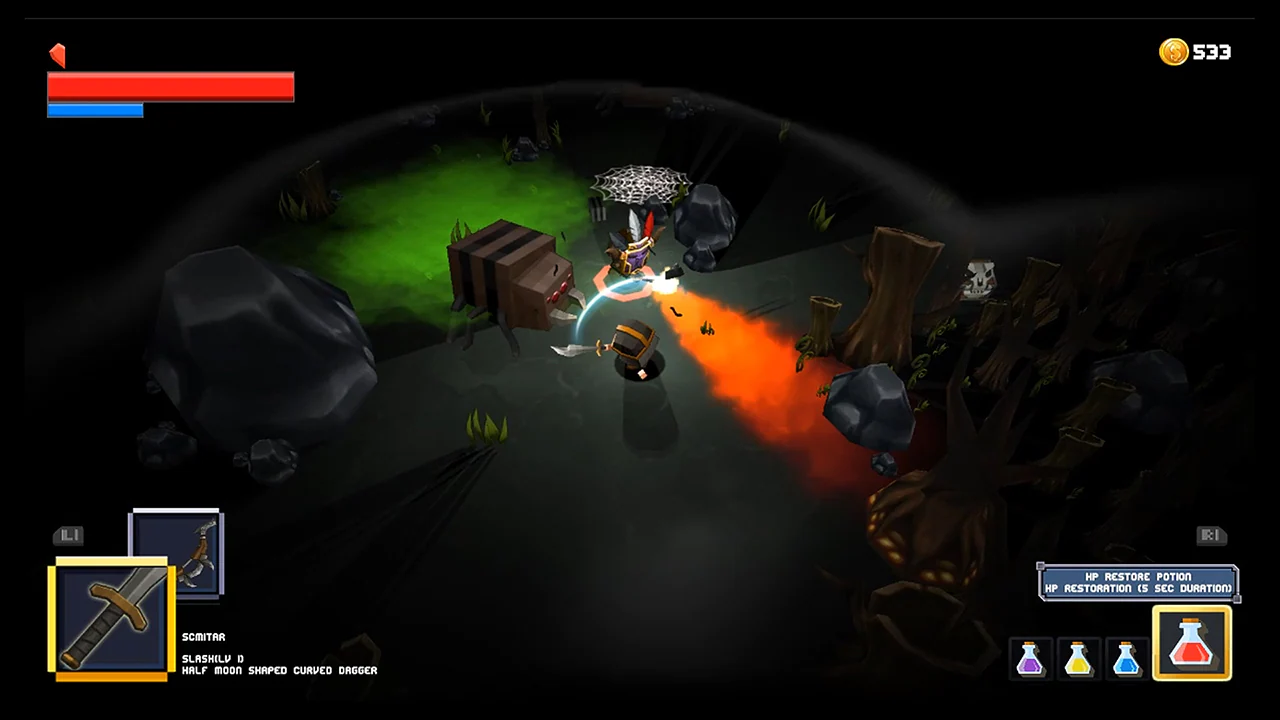The width and height of the screenshot is (1280, 720).
Task: Expand the HP Restore Potion tooltip panel
Action: pyautogui.click(x=1139, y=583)
